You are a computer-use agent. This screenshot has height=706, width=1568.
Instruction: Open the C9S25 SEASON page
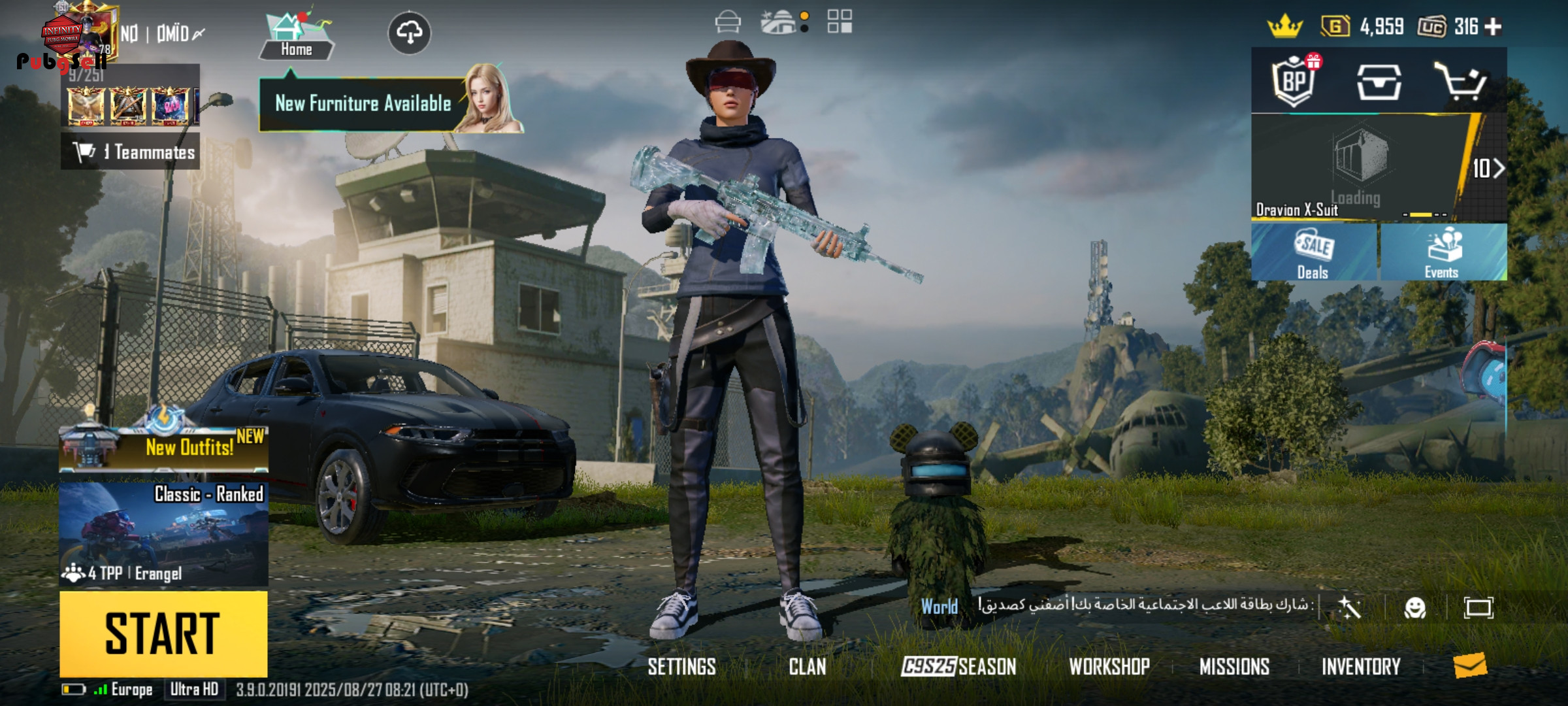[x=958, y=667]
